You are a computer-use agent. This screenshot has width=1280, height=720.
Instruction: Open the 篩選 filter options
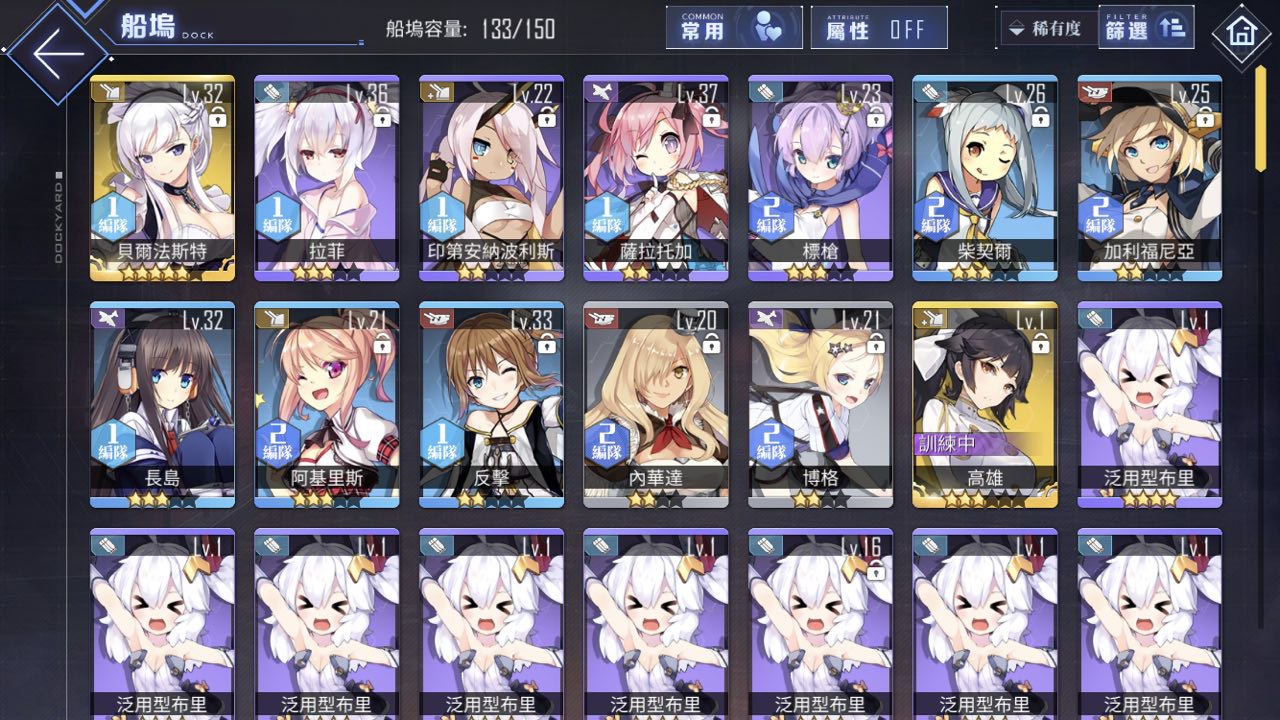(x=1146, y=28)
